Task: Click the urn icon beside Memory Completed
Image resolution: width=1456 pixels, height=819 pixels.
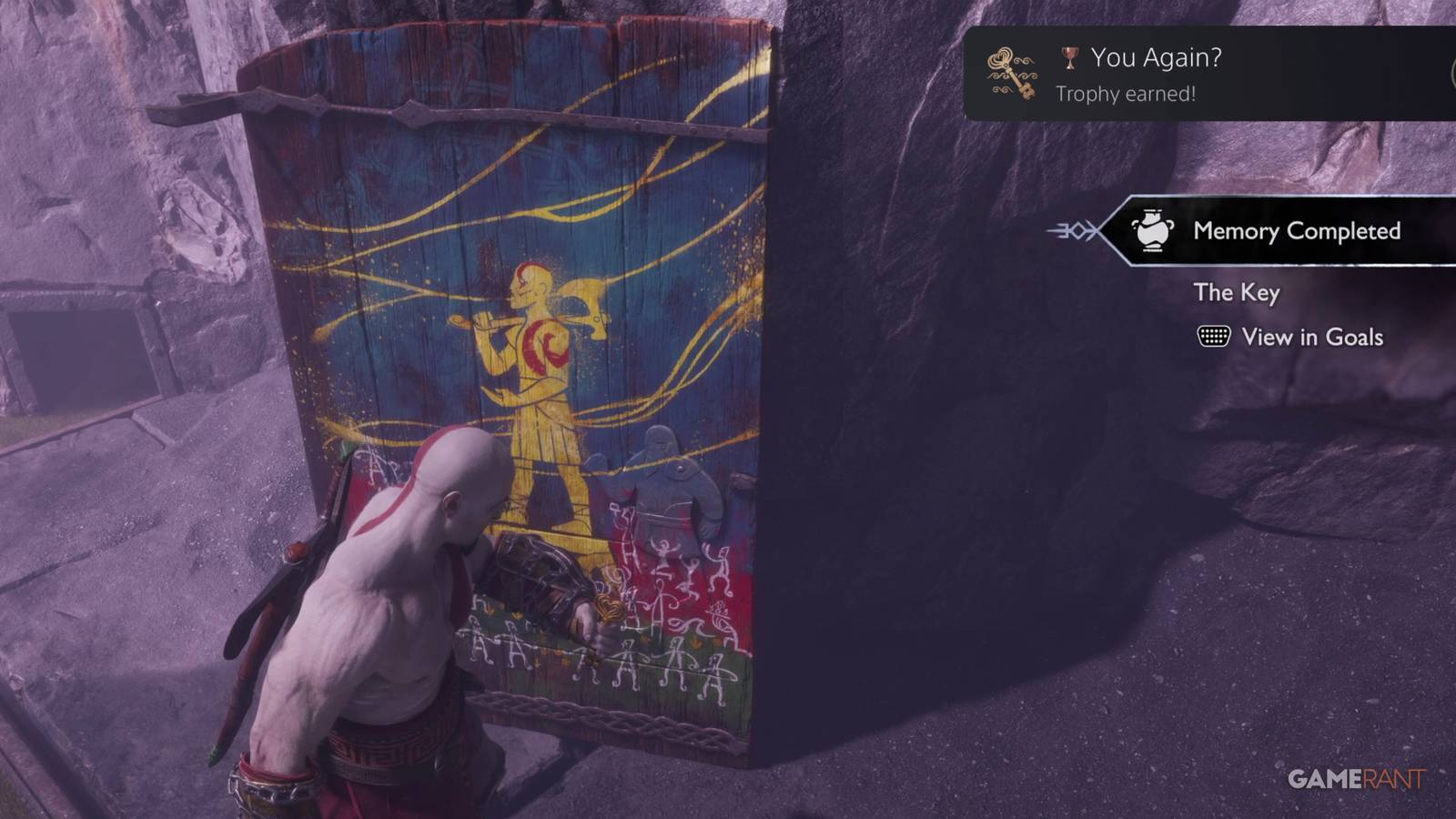Action: [x=1154, y=232]
